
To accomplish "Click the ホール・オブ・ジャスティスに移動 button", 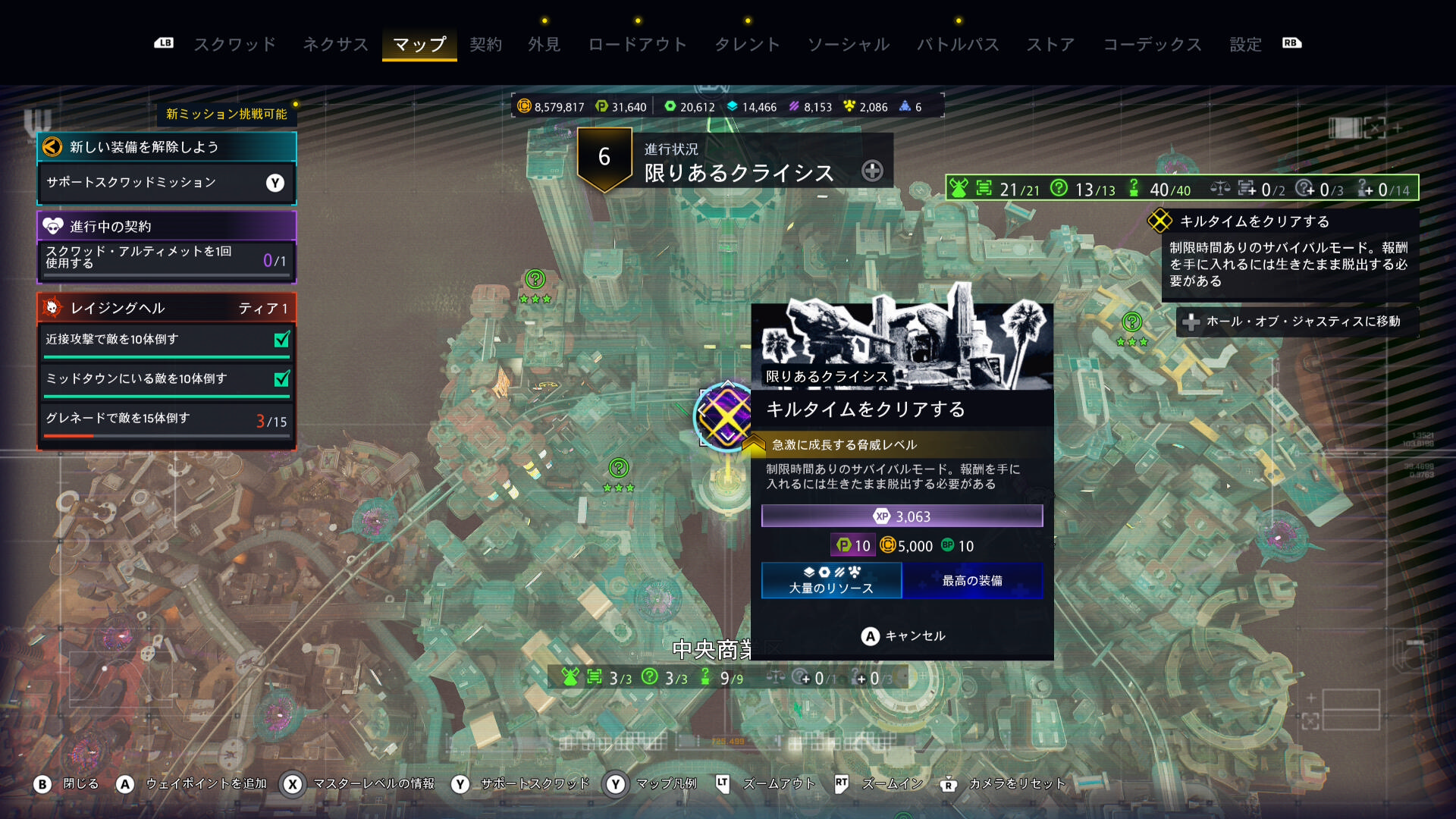I will [1296, 322].
